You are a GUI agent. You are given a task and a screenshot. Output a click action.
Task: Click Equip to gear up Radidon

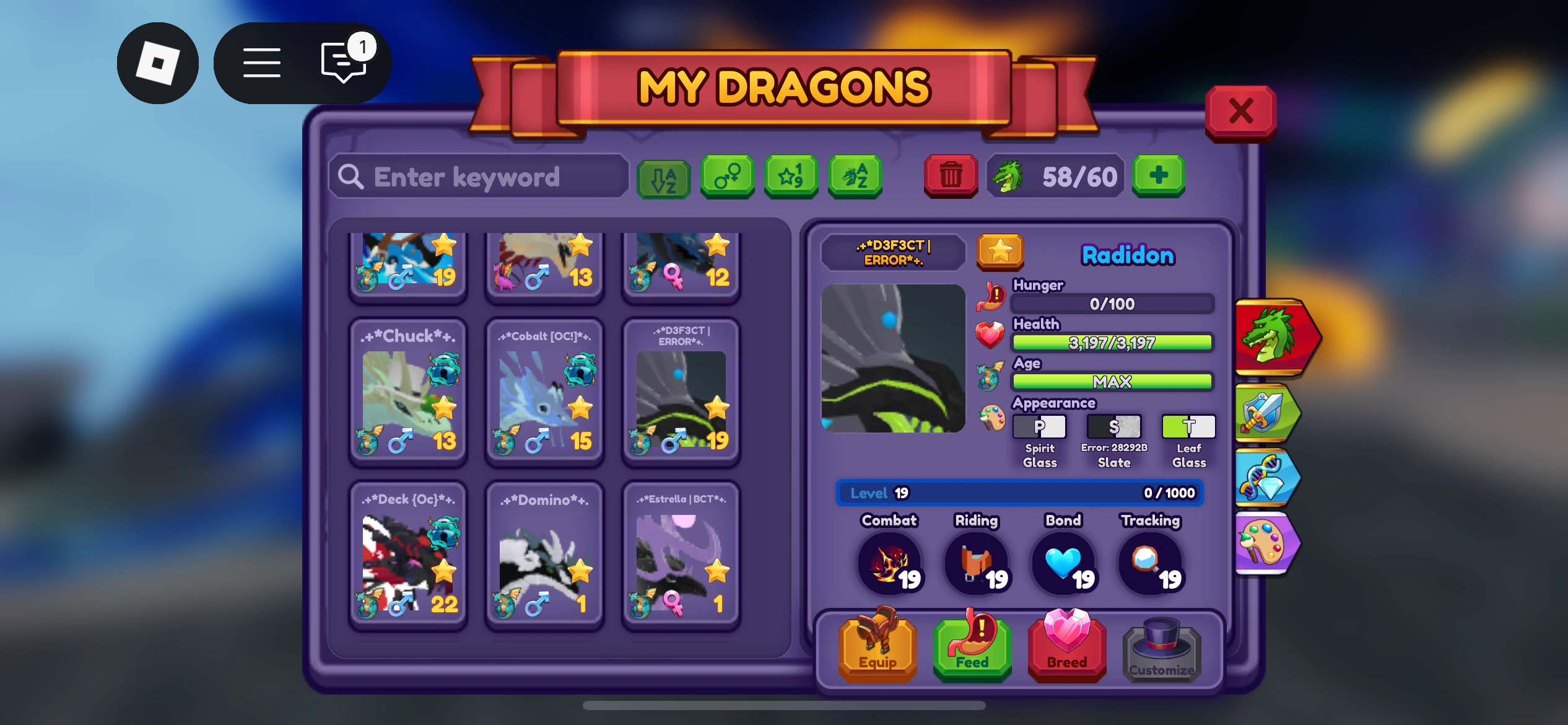click(876, 648)
